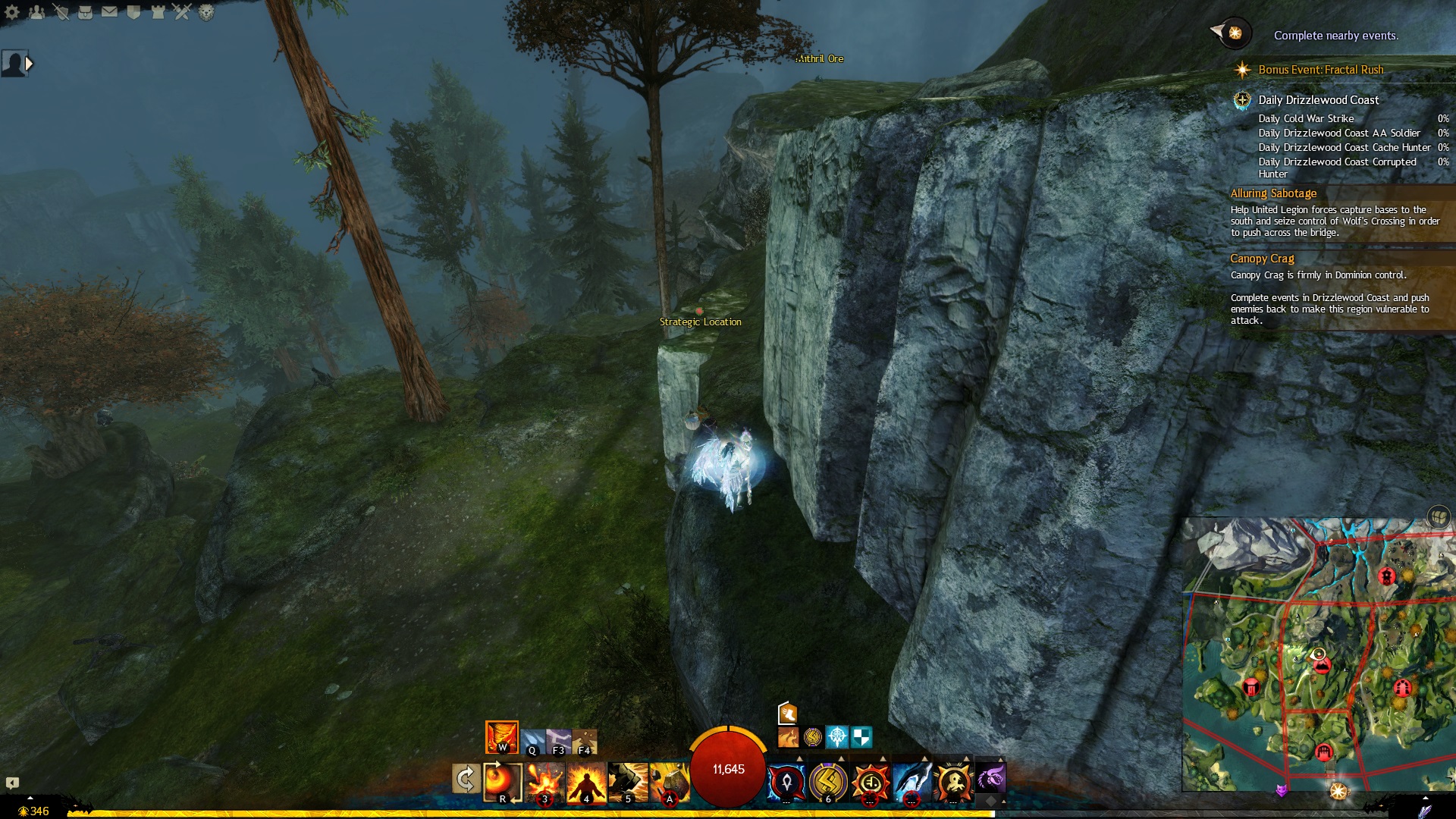Activate the burning figure skill on slot 4
This screenshot has height=819, width=1456.
pos(586,782)
